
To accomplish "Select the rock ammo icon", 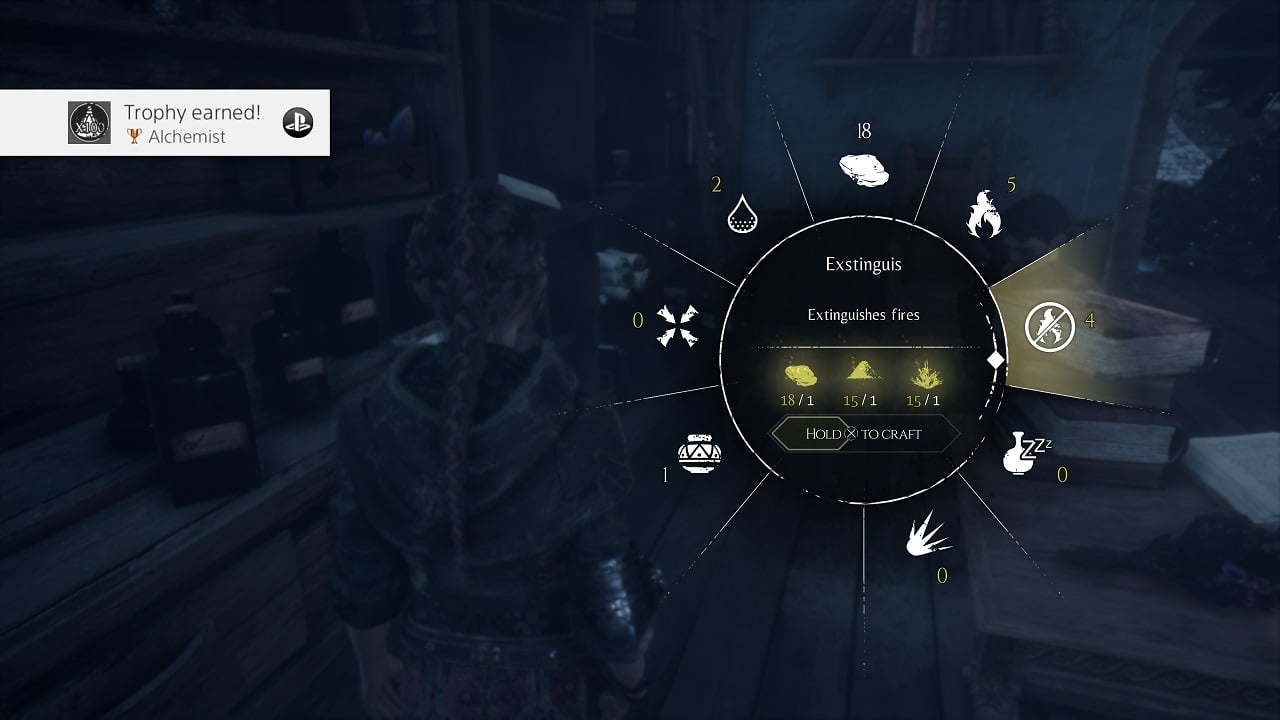I will [x=864, y=169].
